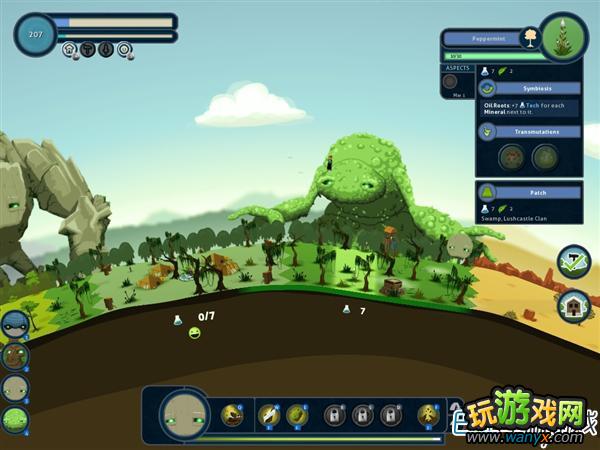The image size is (600, 450).
Task: Open the checkmark map button
Action: click(574, 261)
